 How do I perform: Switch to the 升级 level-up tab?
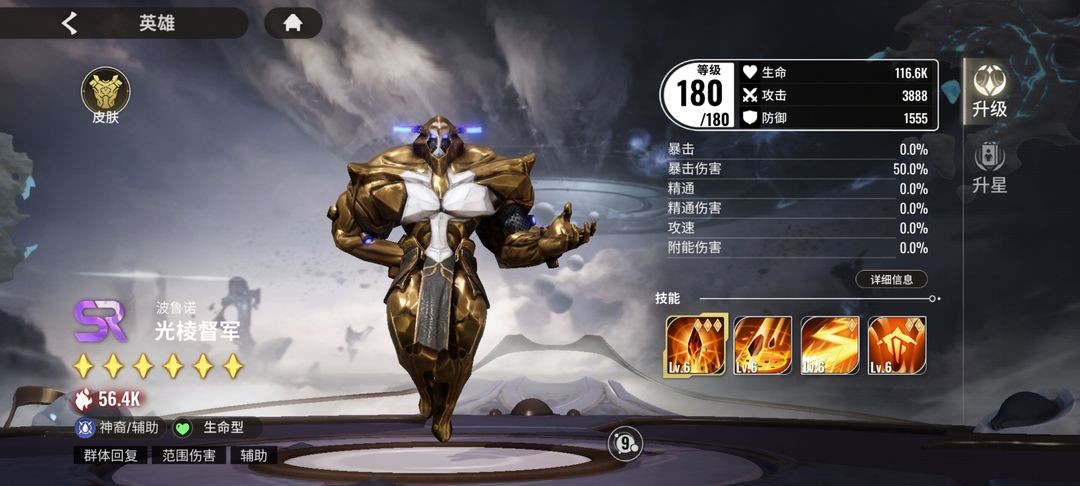pos(990,92)
